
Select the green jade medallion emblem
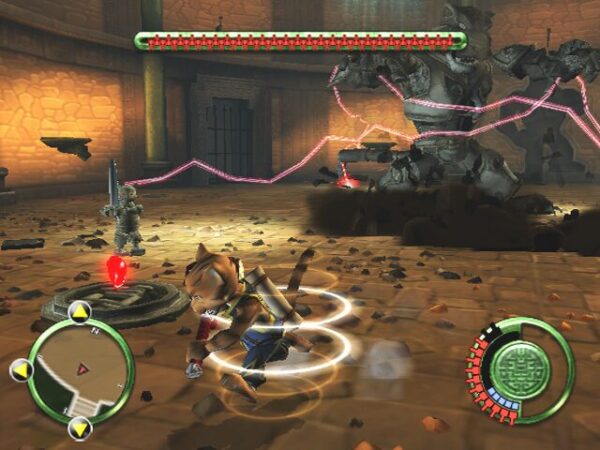click(x=523, y=369)
